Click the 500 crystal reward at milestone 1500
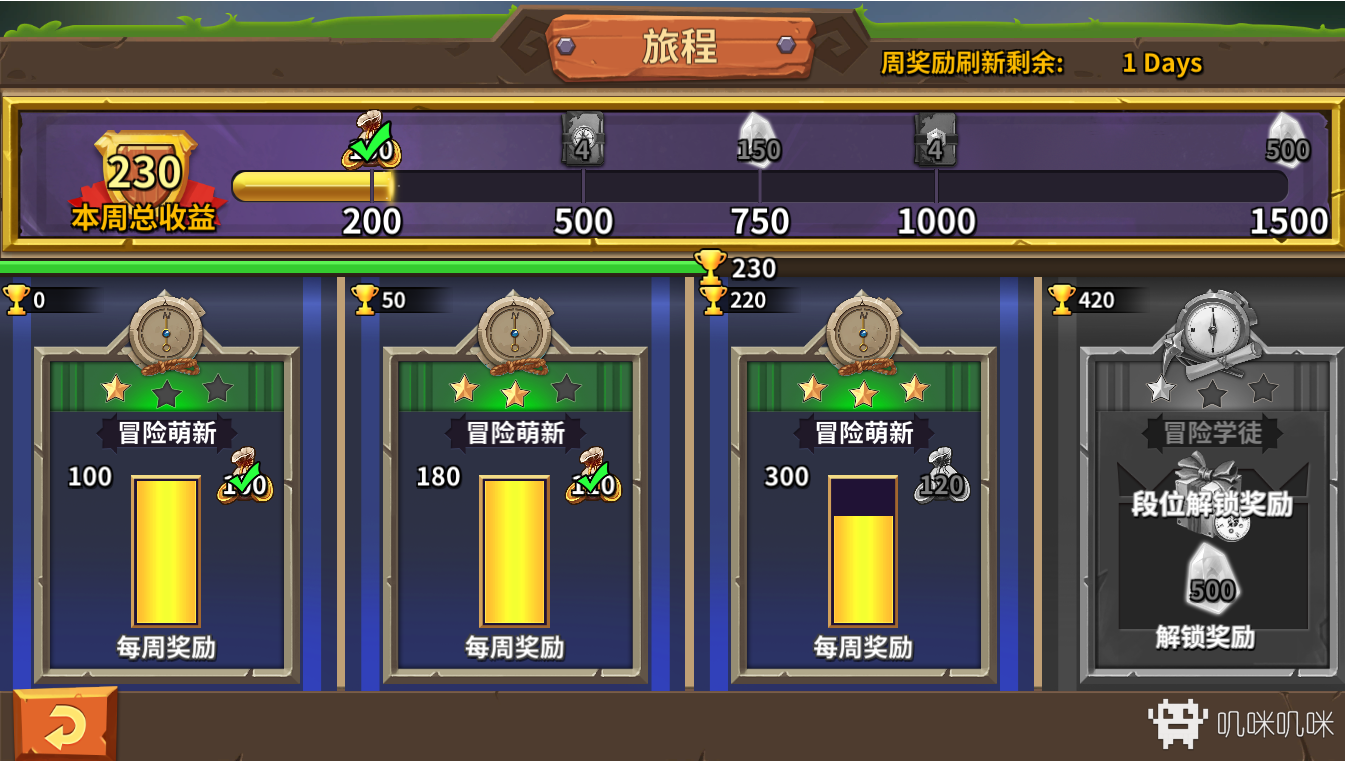 click(1288, 138)
